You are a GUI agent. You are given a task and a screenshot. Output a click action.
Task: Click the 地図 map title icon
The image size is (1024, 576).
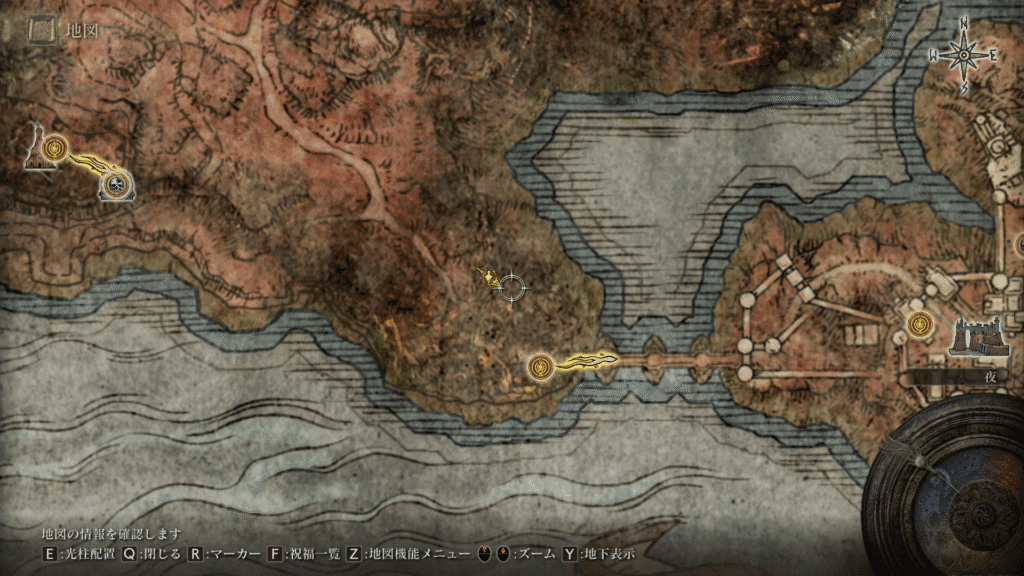[41, 32]
